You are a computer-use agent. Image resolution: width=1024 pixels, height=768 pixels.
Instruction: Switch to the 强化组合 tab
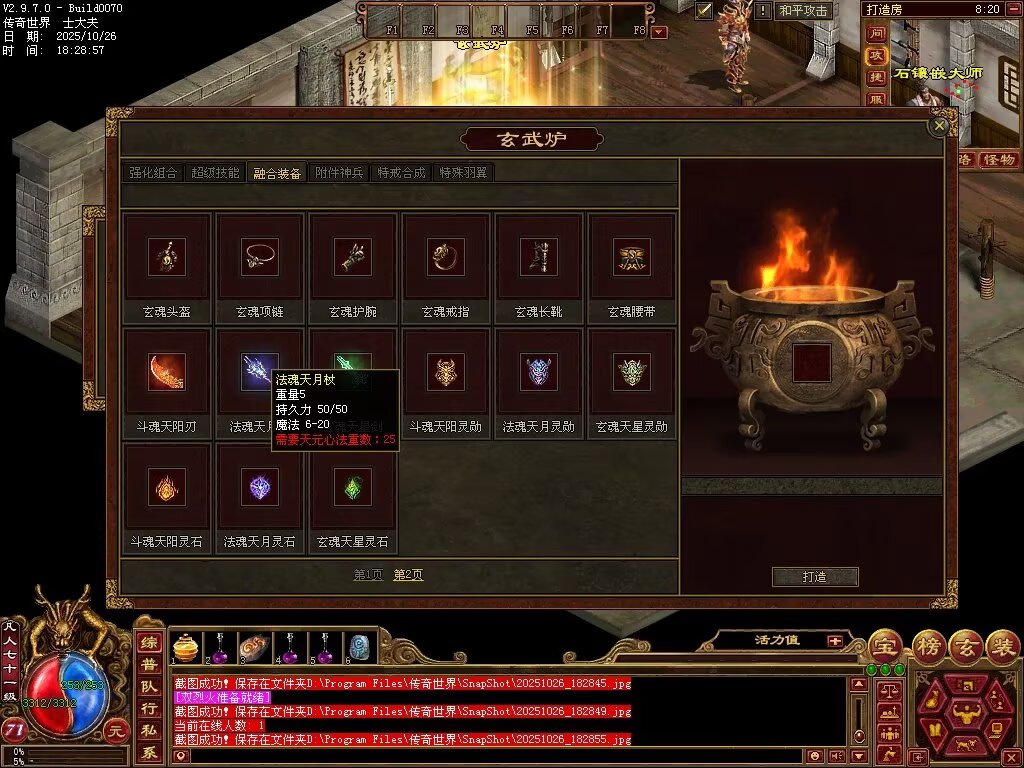coord(153,173)
